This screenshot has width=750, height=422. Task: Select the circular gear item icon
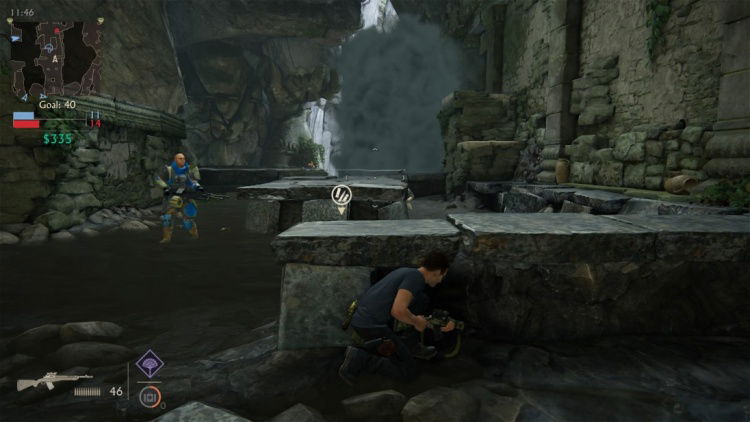point(150,396)
